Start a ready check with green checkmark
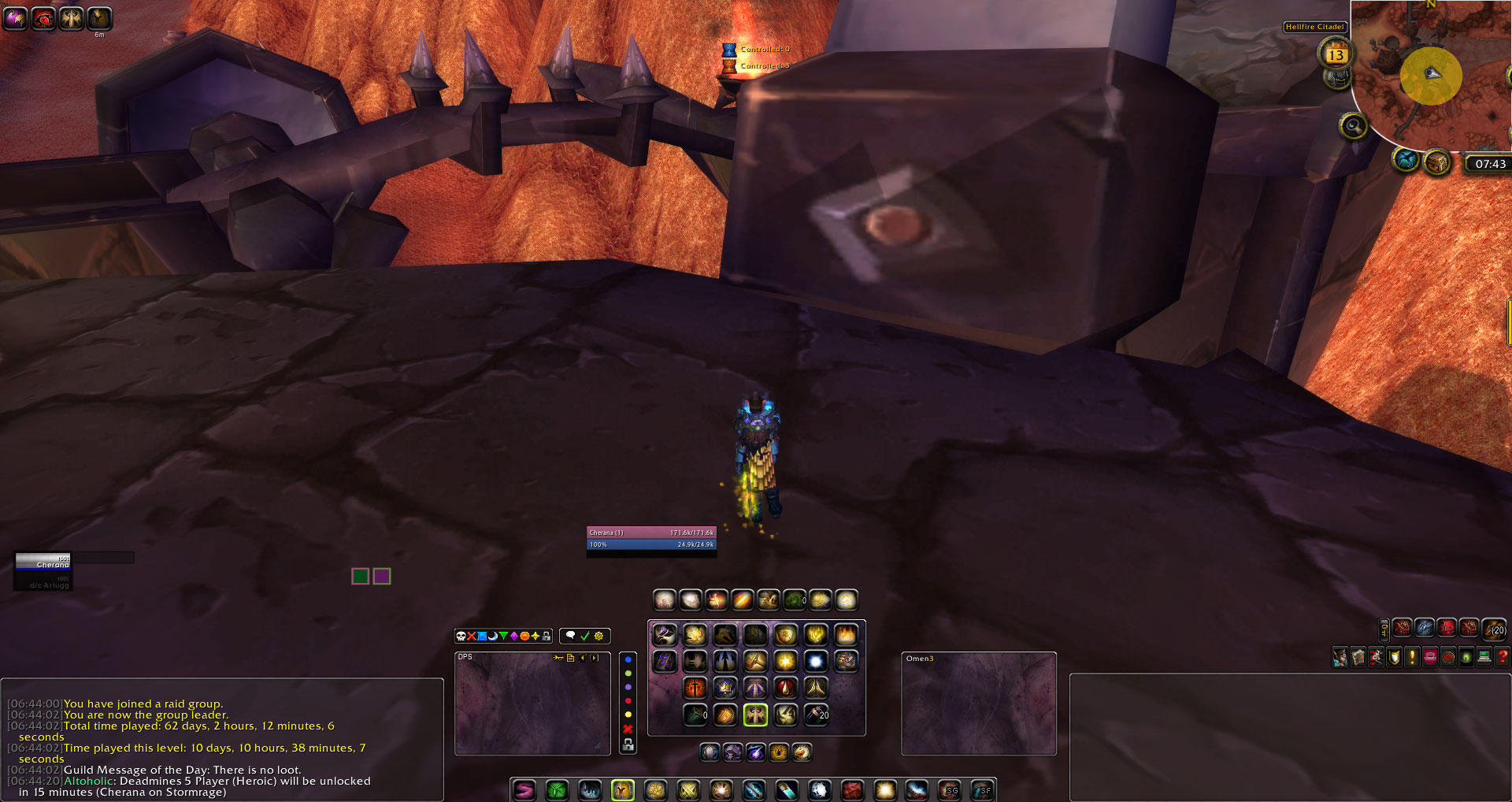1512x802 pixels. tap(584, 637)
